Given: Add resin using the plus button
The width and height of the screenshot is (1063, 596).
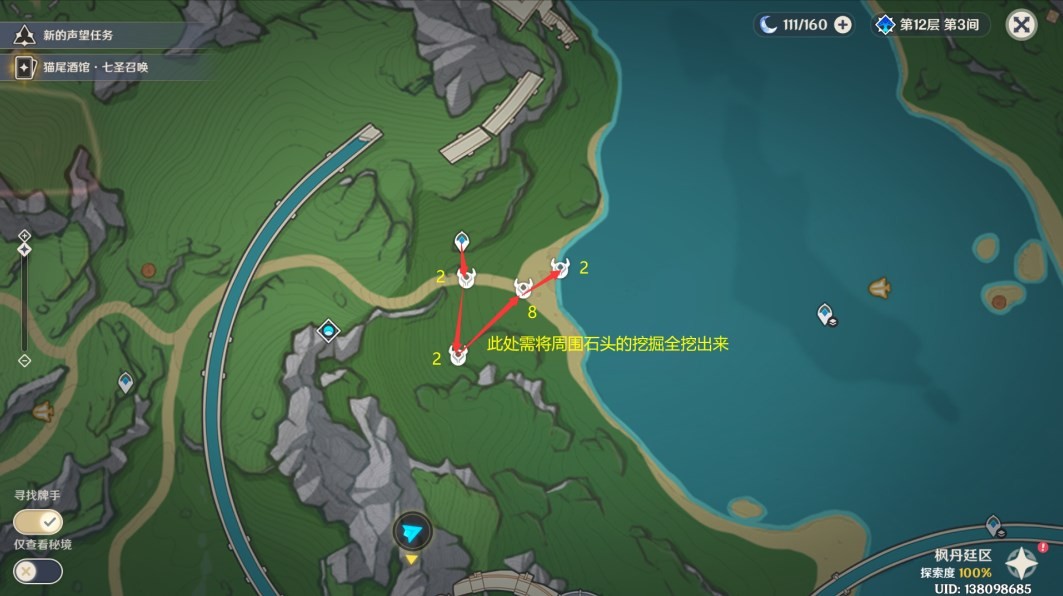Looking at the screenshot, I should coord(843,25).
